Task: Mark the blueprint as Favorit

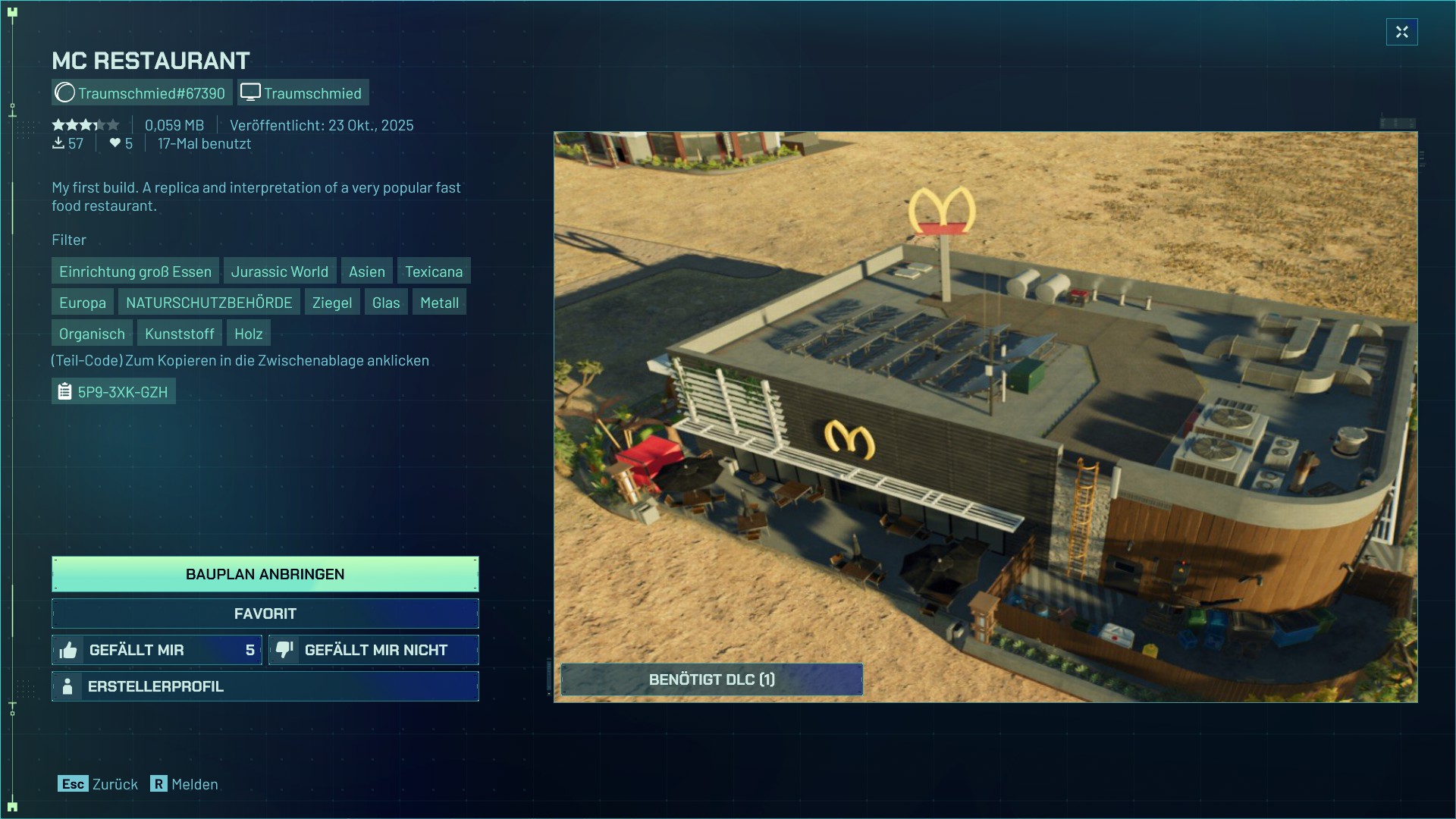Action: pyautogui.click(x=265, y=613)
